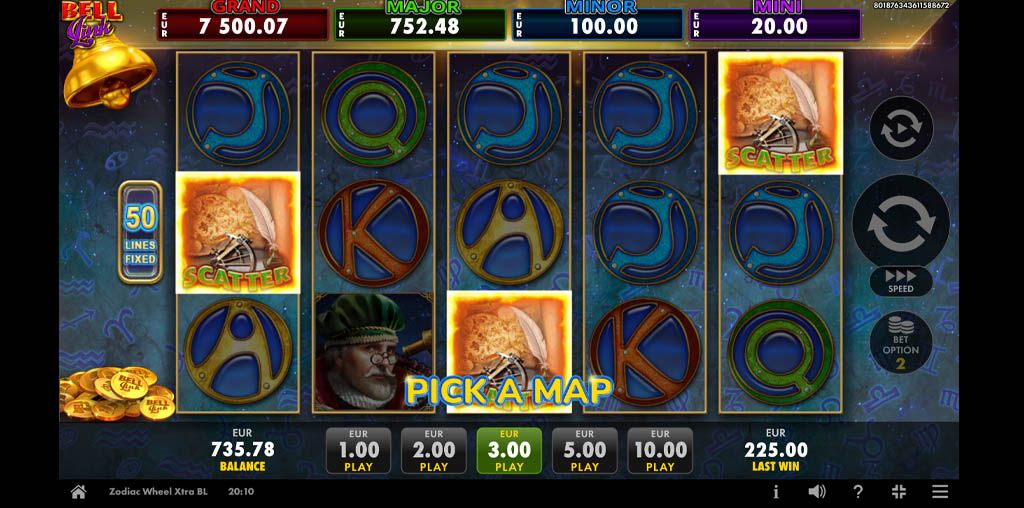The height and width of the screenshot is (508, 1024).
Task: Open the help question mark
Action: [x=858, y=492]
